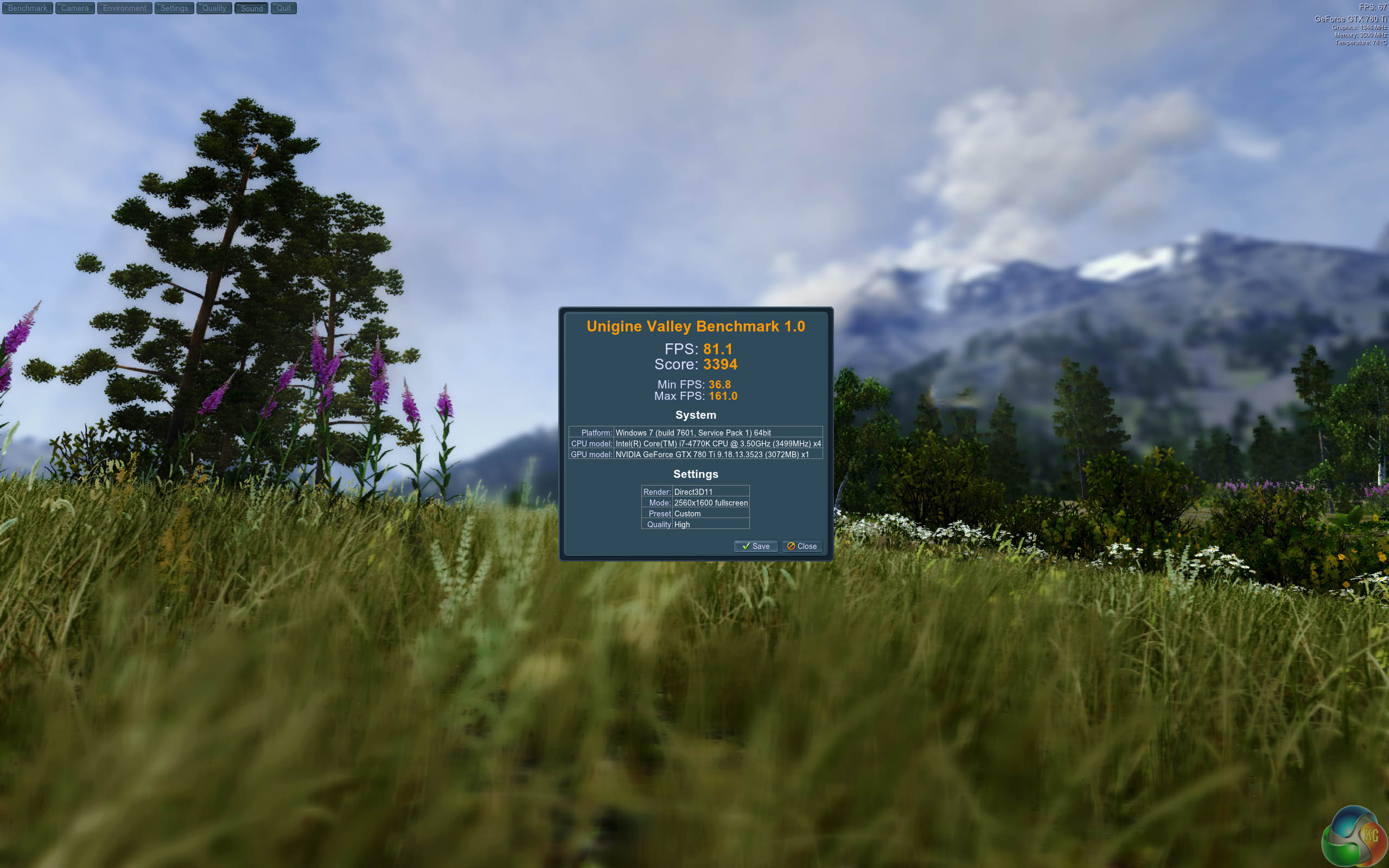The height and width of the screenshot is (868, 1389).
Task: Save the benchmark results
Action: click(x=755, y=546)
